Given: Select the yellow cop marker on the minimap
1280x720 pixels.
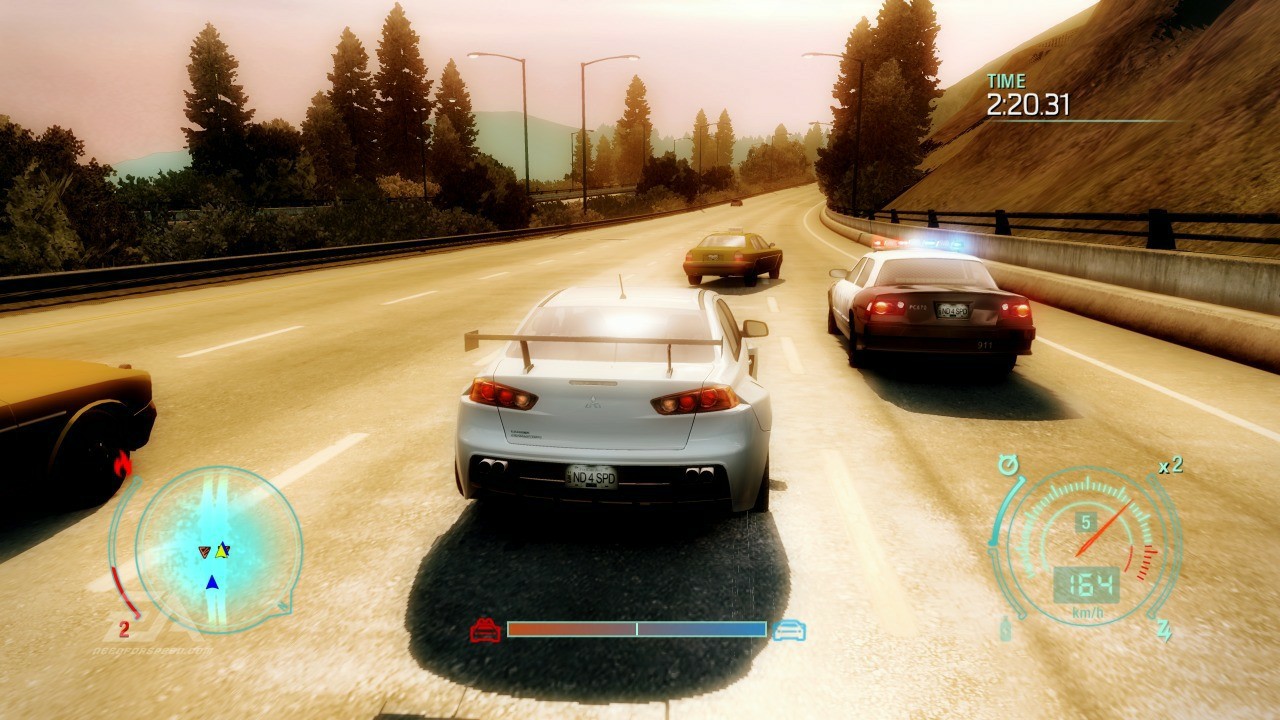Looking at the screenshot, I should pos(221,551).
